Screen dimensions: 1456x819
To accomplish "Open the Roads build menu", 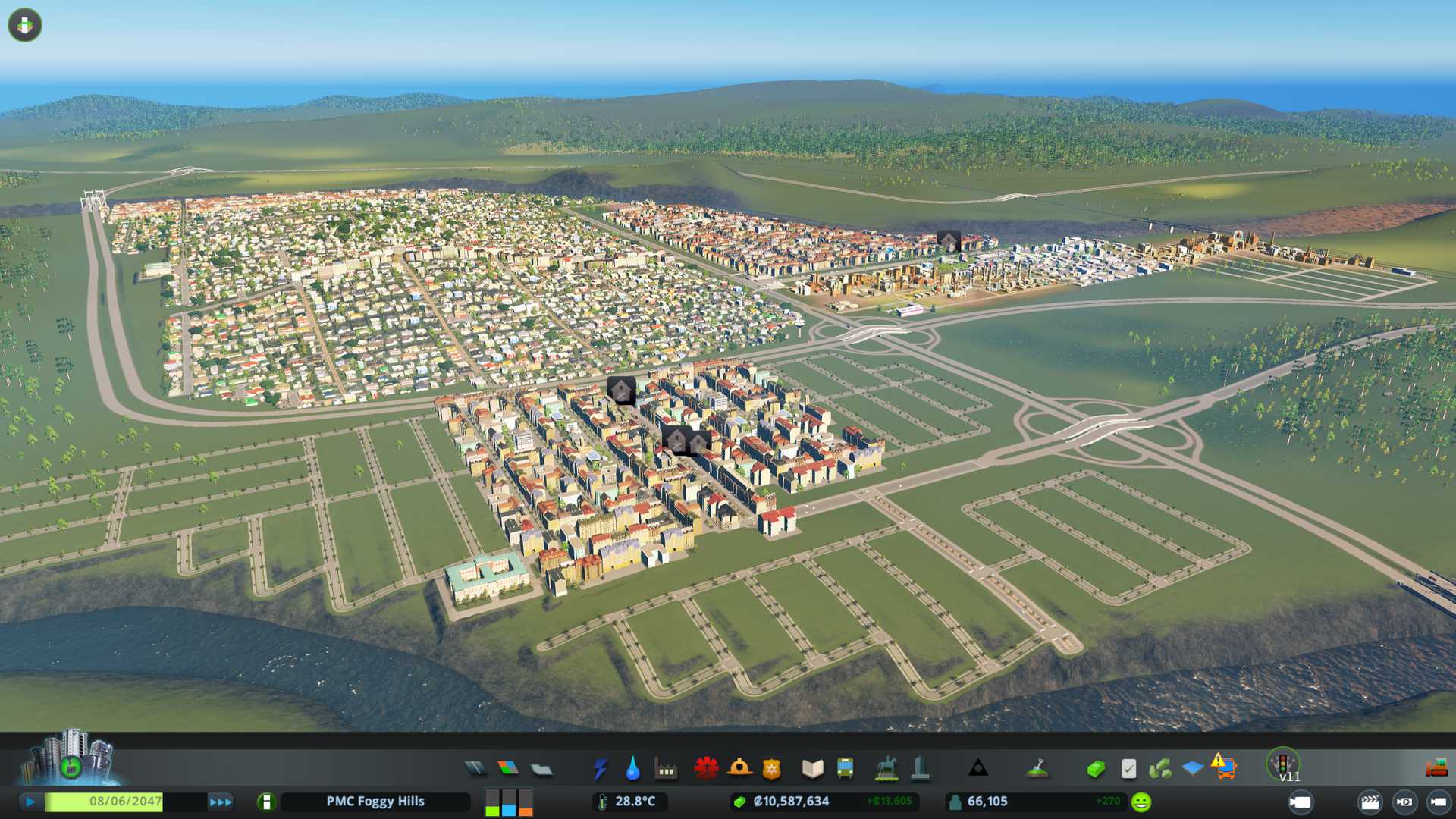I will tap(475, 769).
